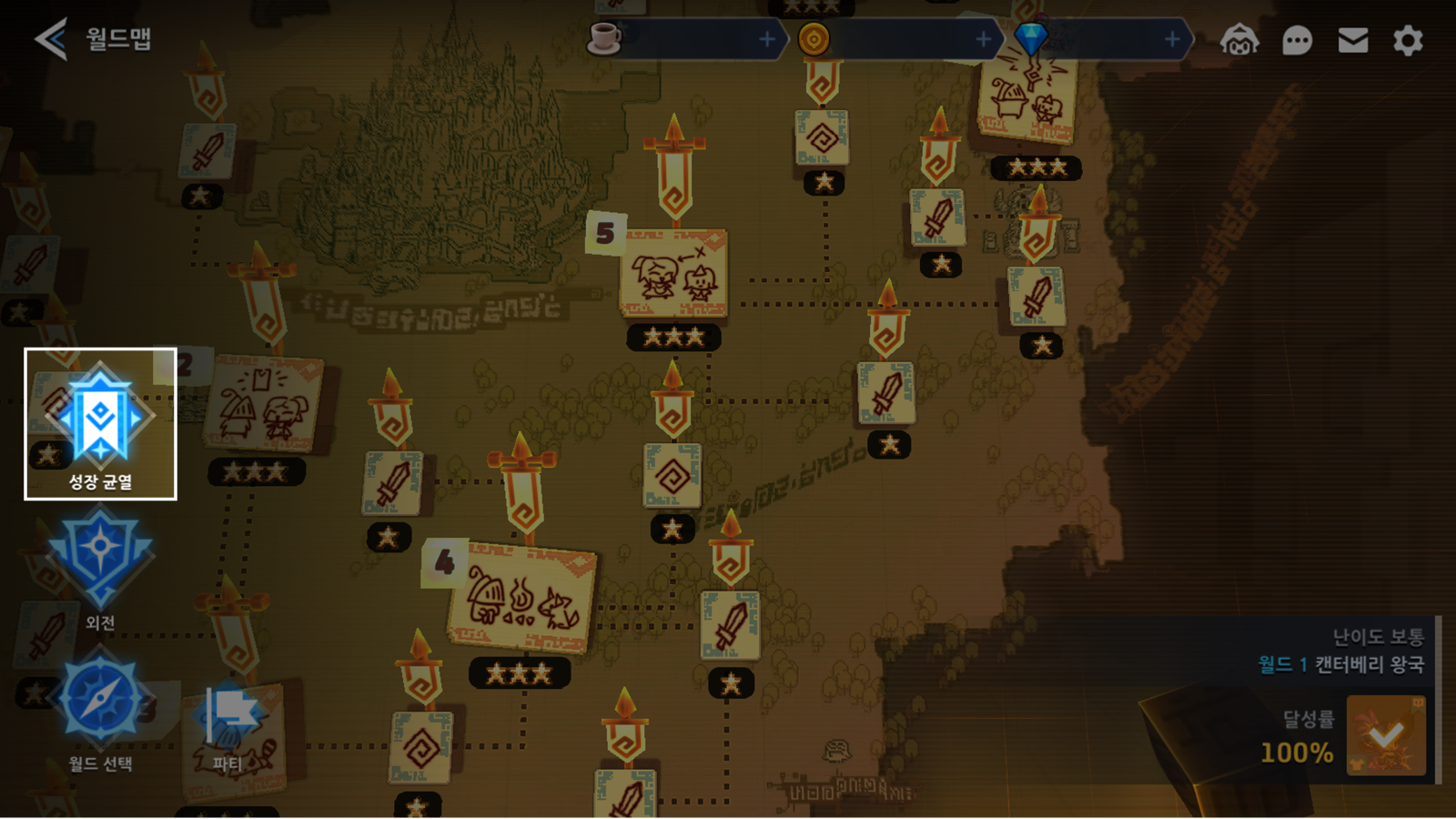Open the chat bubble icon
Image resolution: width=1456 pixels, height=819 pixels.
click(x=1297, y=40)
